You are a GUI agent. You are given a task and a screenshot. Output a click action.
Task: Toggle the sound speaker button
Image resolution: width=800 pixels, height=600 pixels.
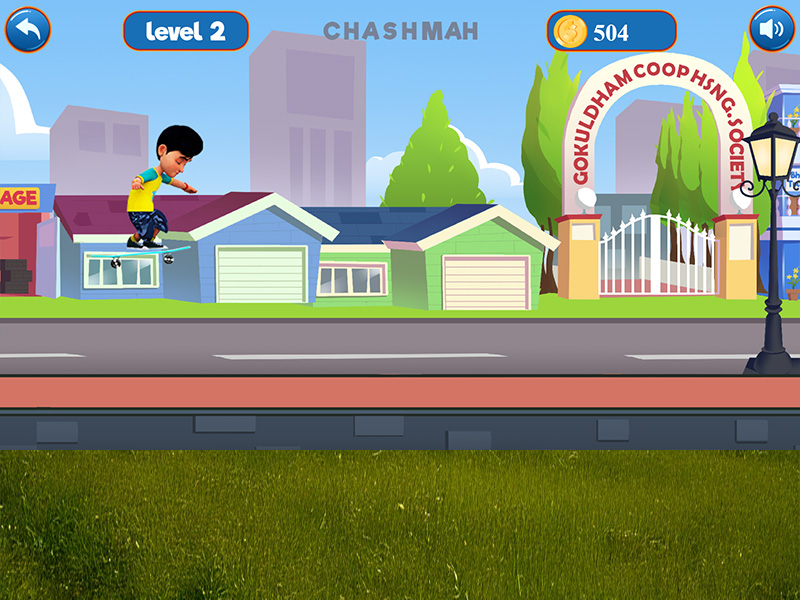coord(772,30)
